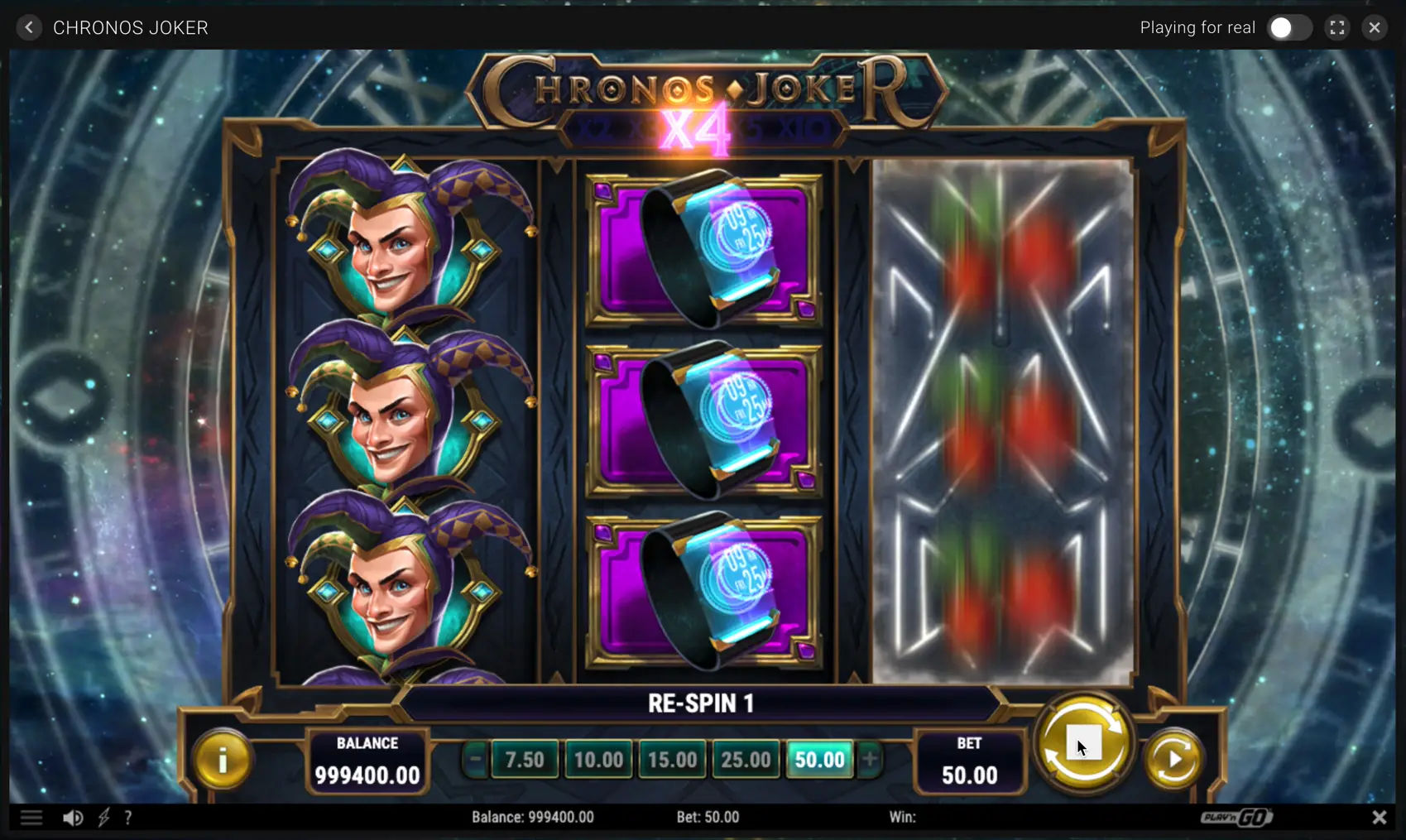Open the question mark help

pyautogui.click(x=128, y=818)
